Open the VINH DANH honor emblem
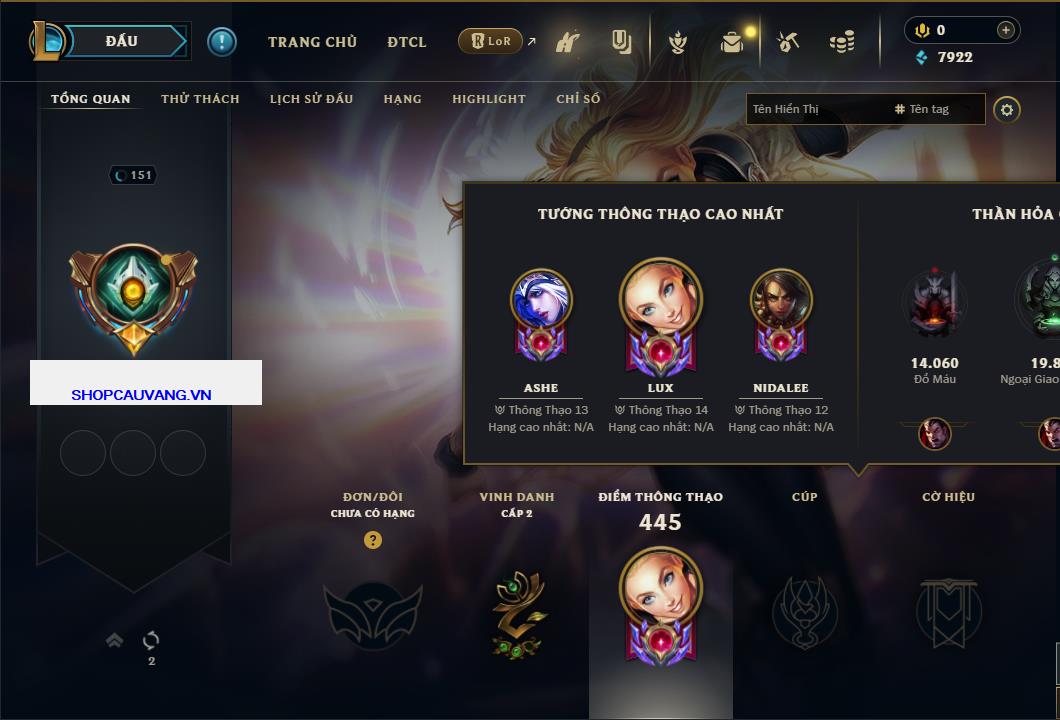 click(x=517, y=614)
